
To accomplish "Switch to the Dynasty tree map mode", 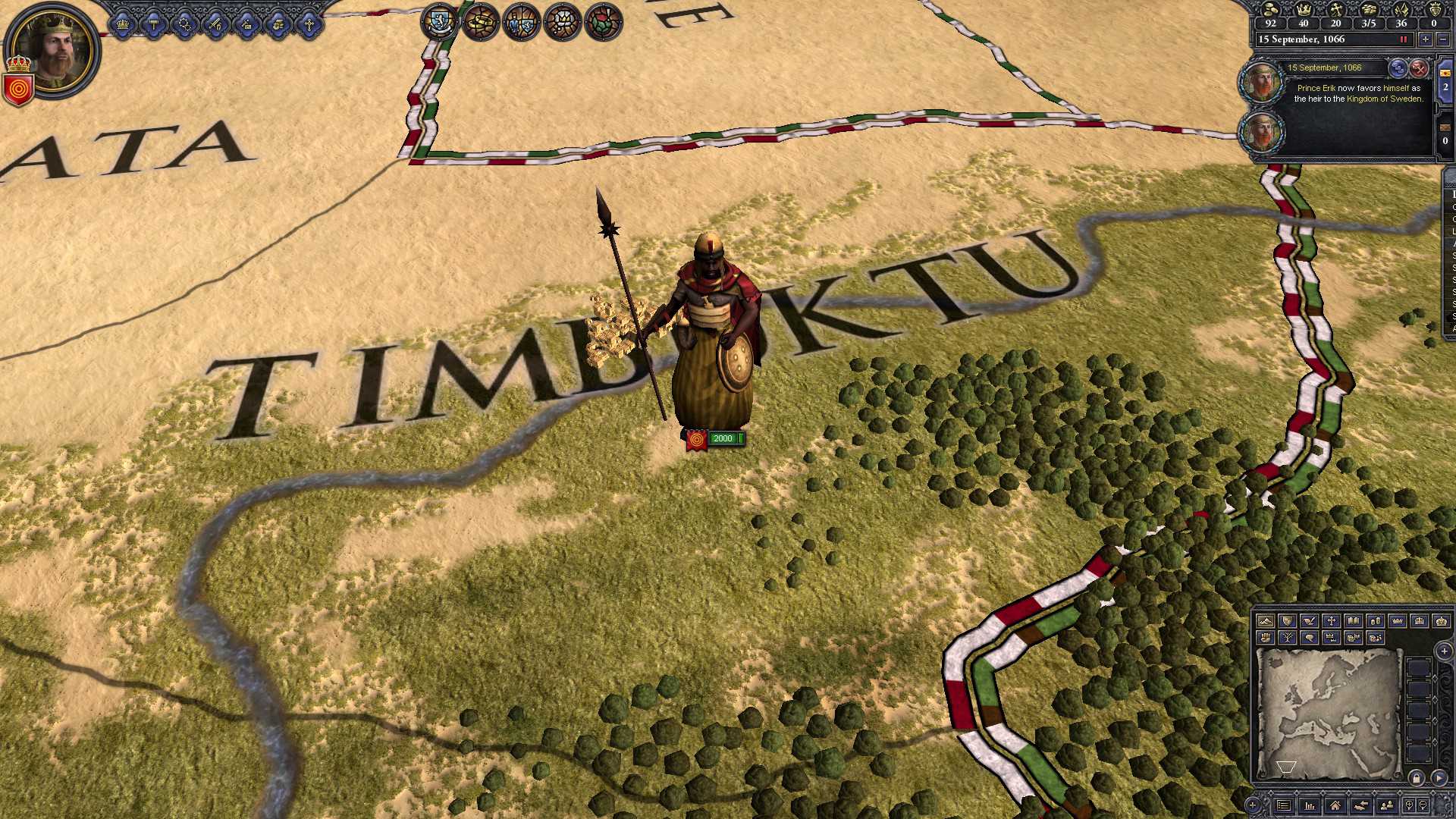I will point(1288,637).
